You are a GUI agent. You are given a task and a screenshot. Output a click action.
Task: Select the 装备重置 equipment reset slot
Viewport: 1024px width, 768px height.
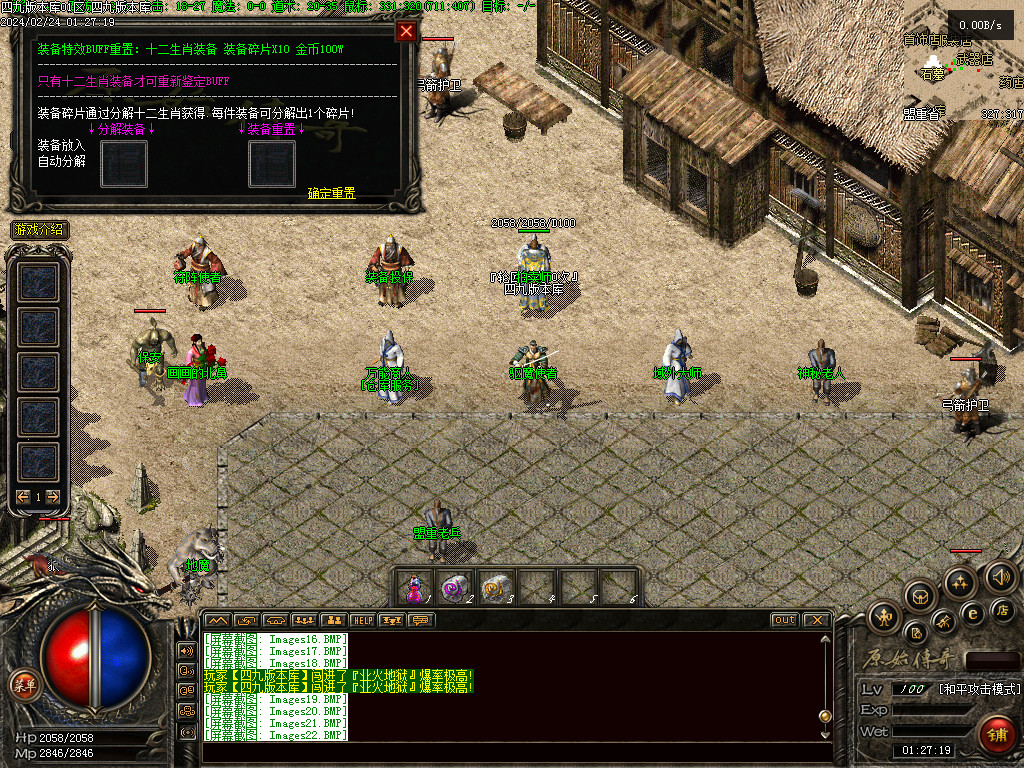[x=271, y=162]
